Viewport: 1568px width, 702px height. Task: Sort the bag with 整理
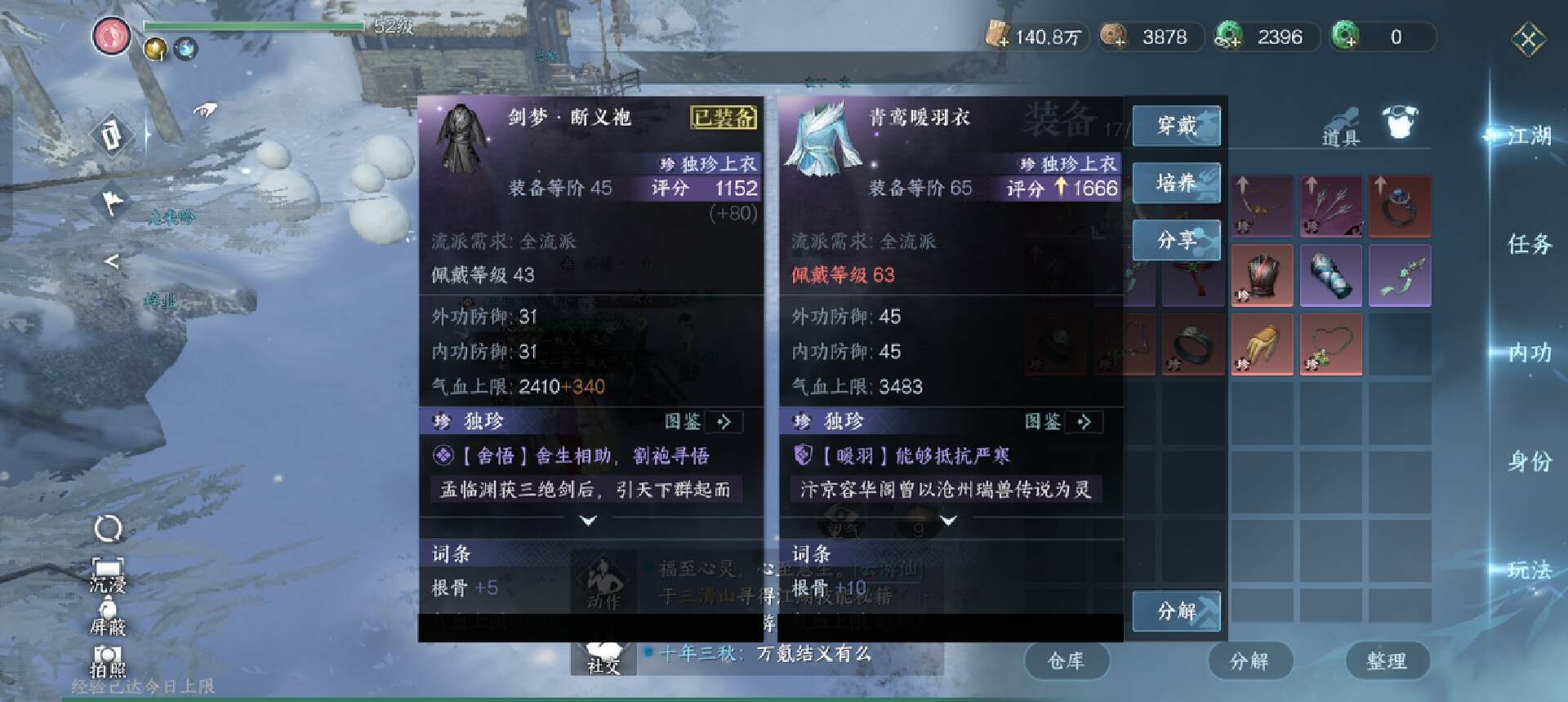[x=1386, y=660]
